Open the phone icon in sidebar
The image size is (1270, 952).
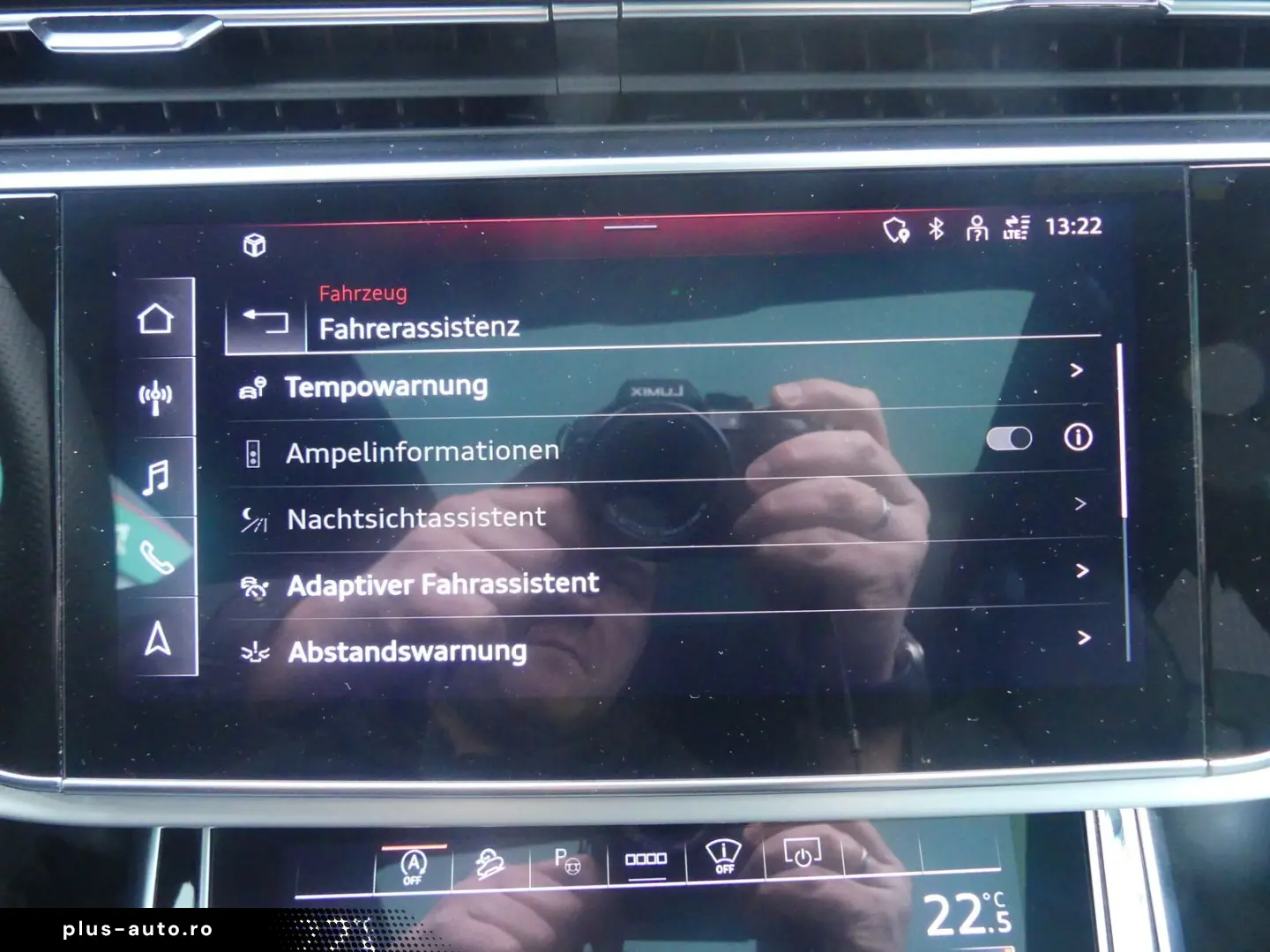[x=157, y=558]
